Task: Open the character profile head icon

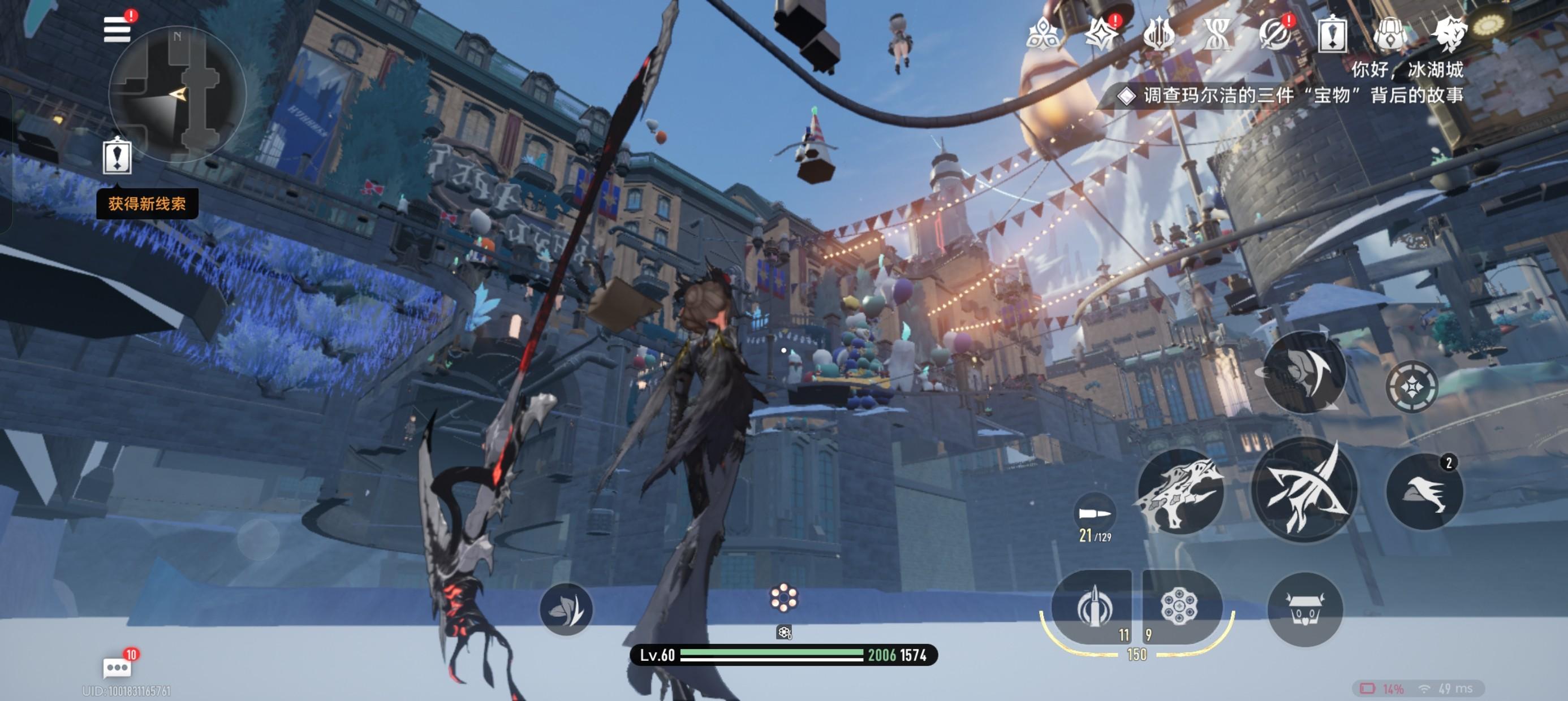Action: [x=1449, y=34]
